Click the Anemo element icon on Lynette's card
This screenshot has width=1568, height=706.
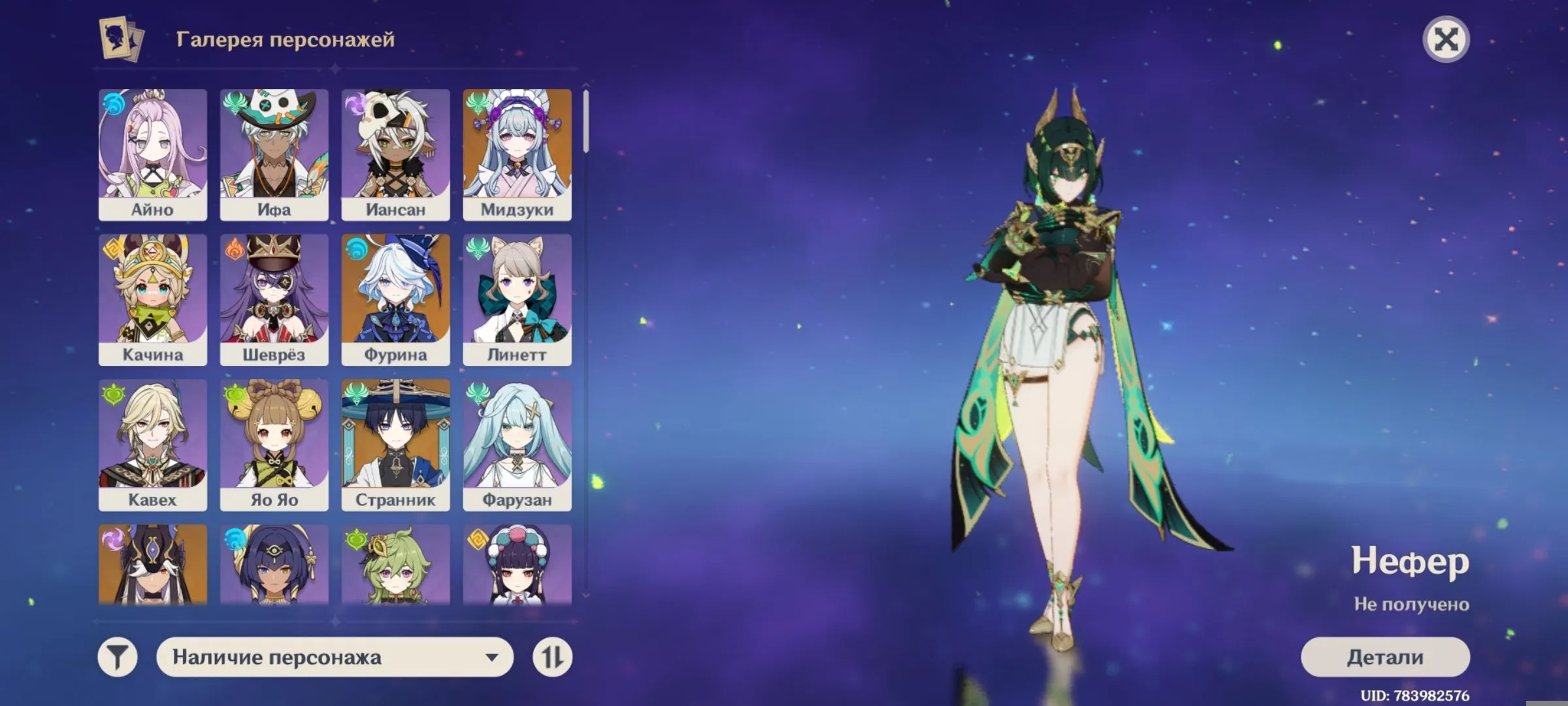(x=477, y=247)
